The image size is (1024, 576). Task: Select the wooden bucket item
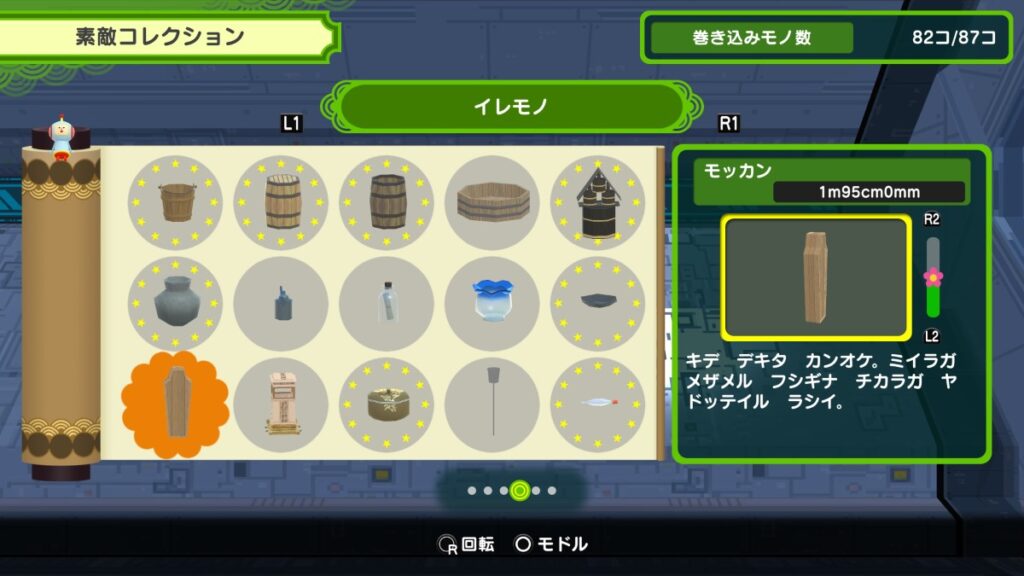(x=175, y=202)
